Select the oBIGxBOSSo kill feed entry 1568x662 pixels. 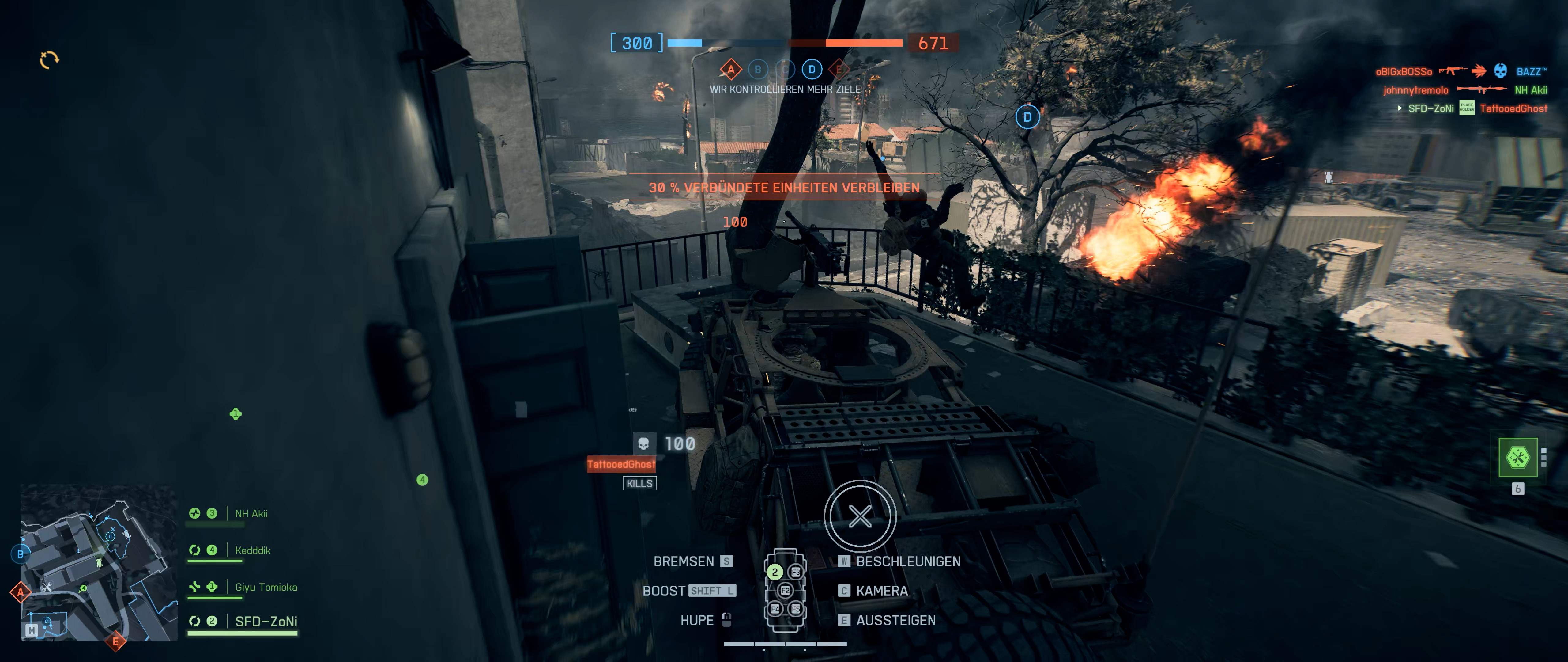(1403, 72)
